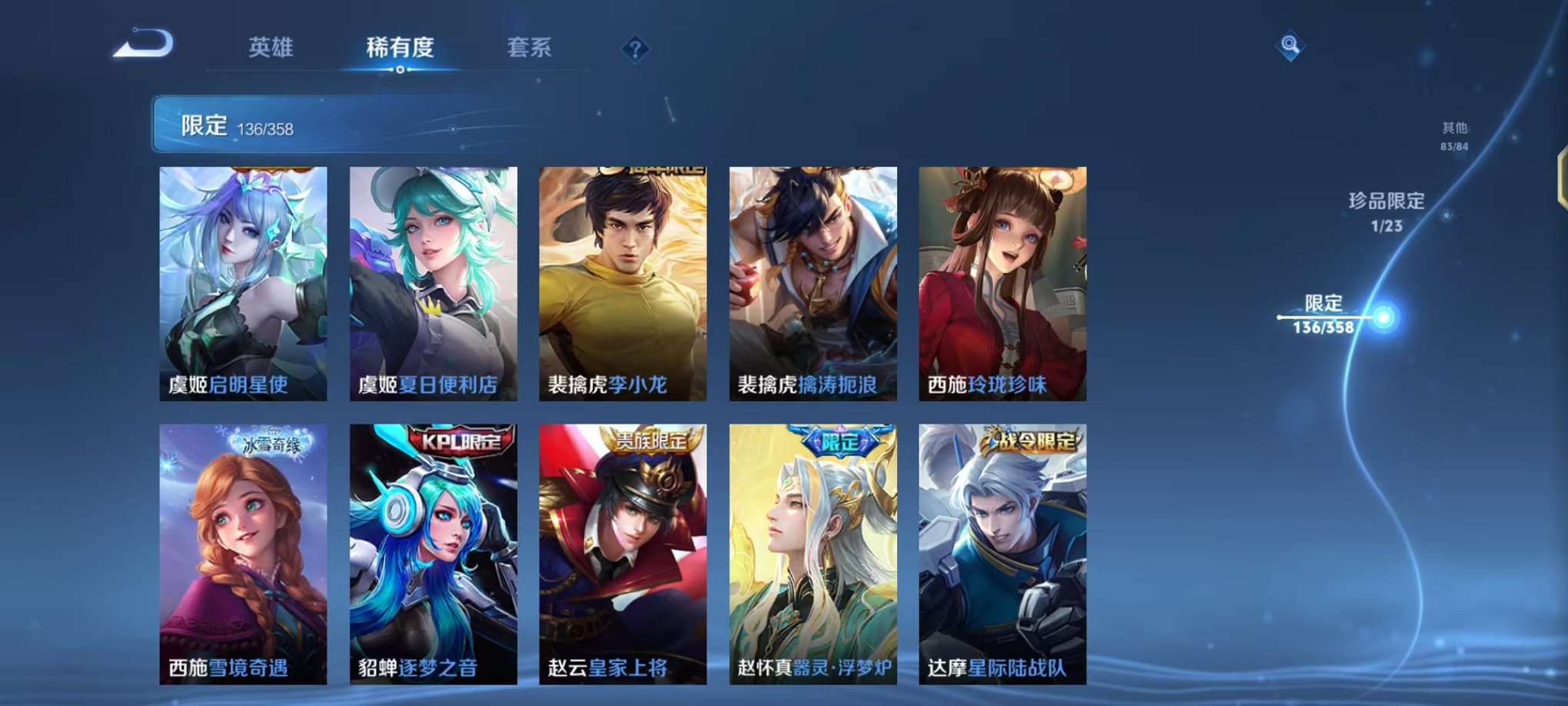Select the 稀有度 tab
Viewport: 1568px width, 706px height.
(399, 48)
